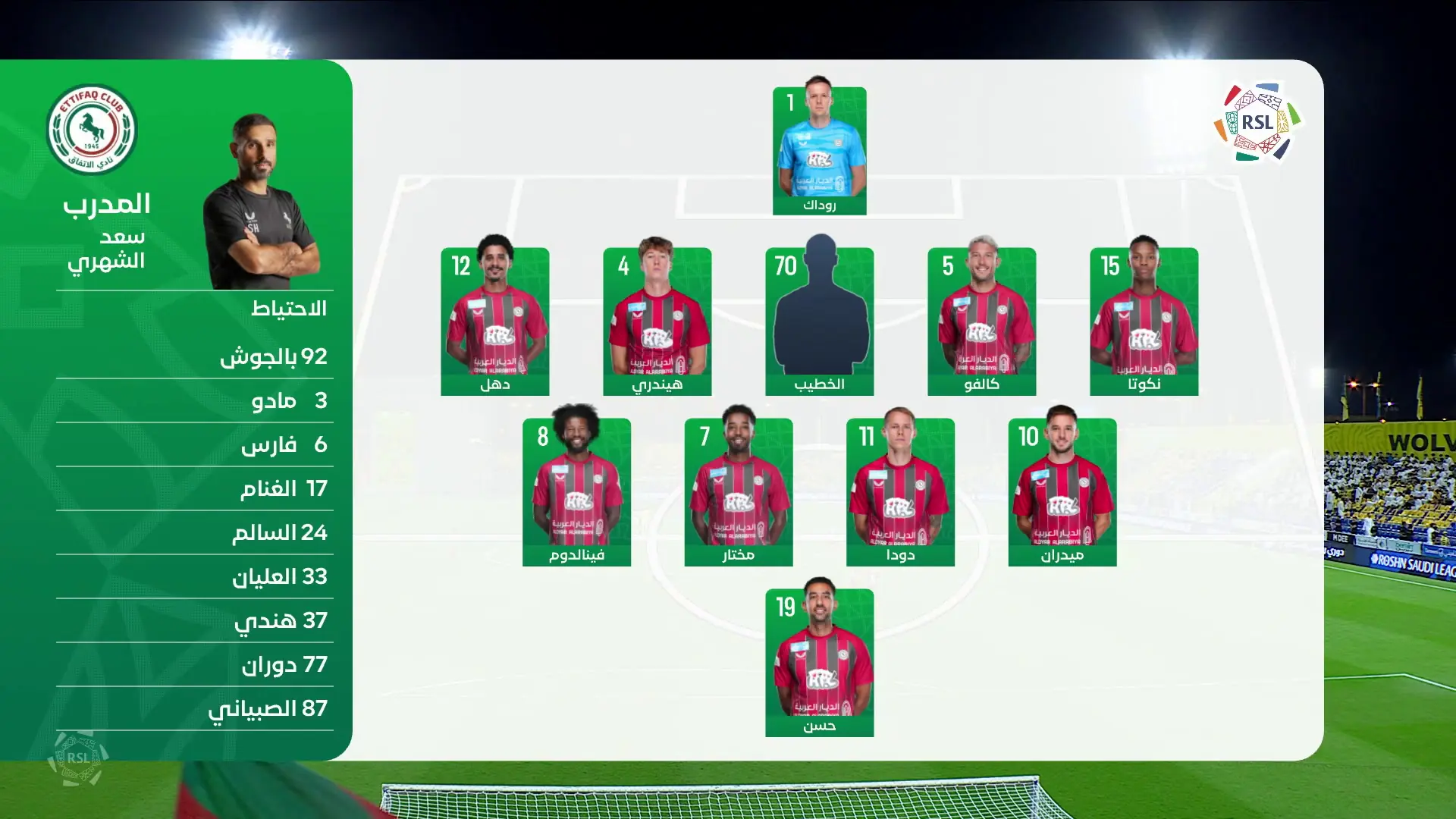Select bench player number 77
The width and height of the screenshot is (1456, 819).
pos(284,664)
